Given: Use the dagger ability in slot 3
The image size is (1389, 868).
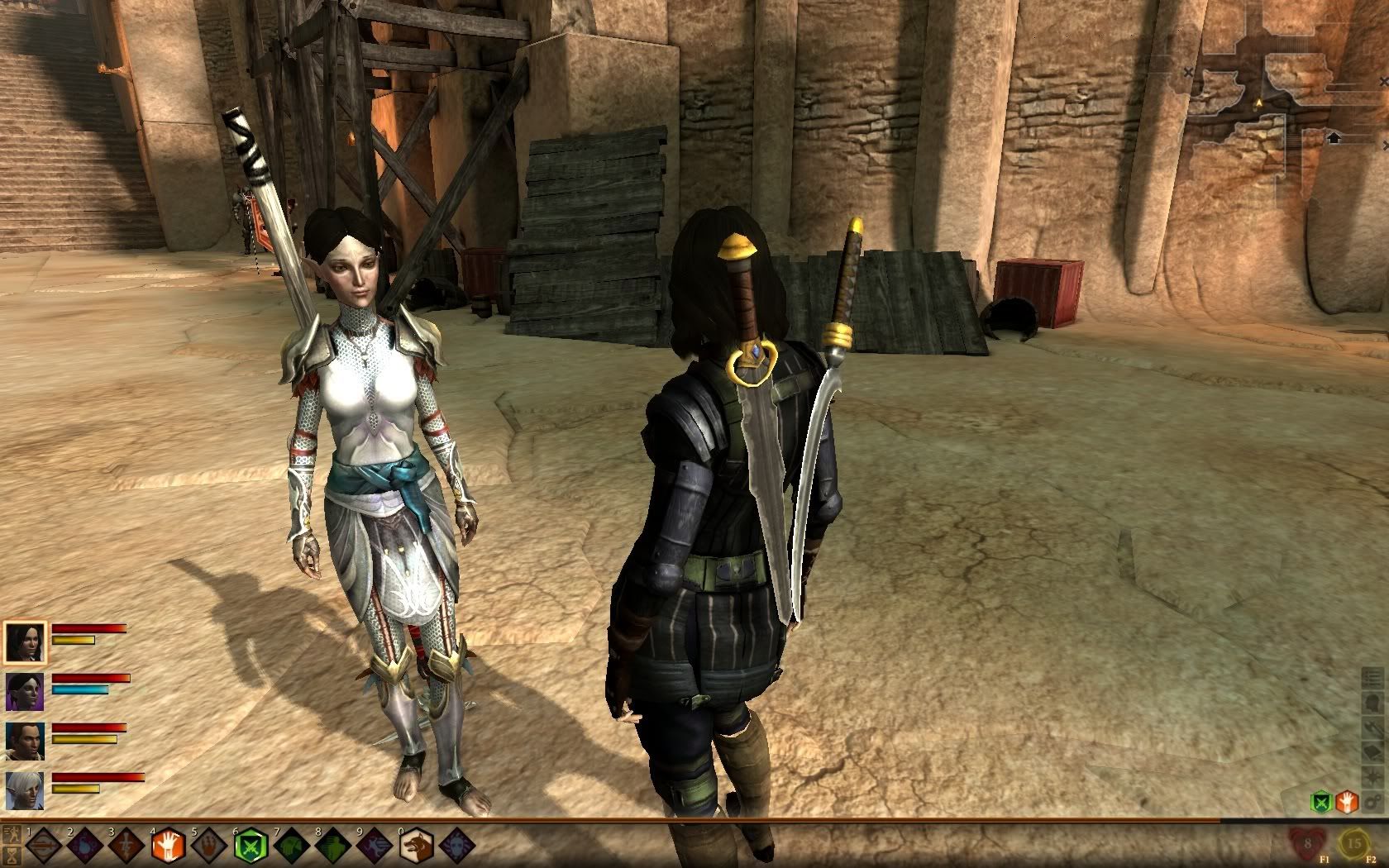Looking at the screenshot, I should 125,847.
